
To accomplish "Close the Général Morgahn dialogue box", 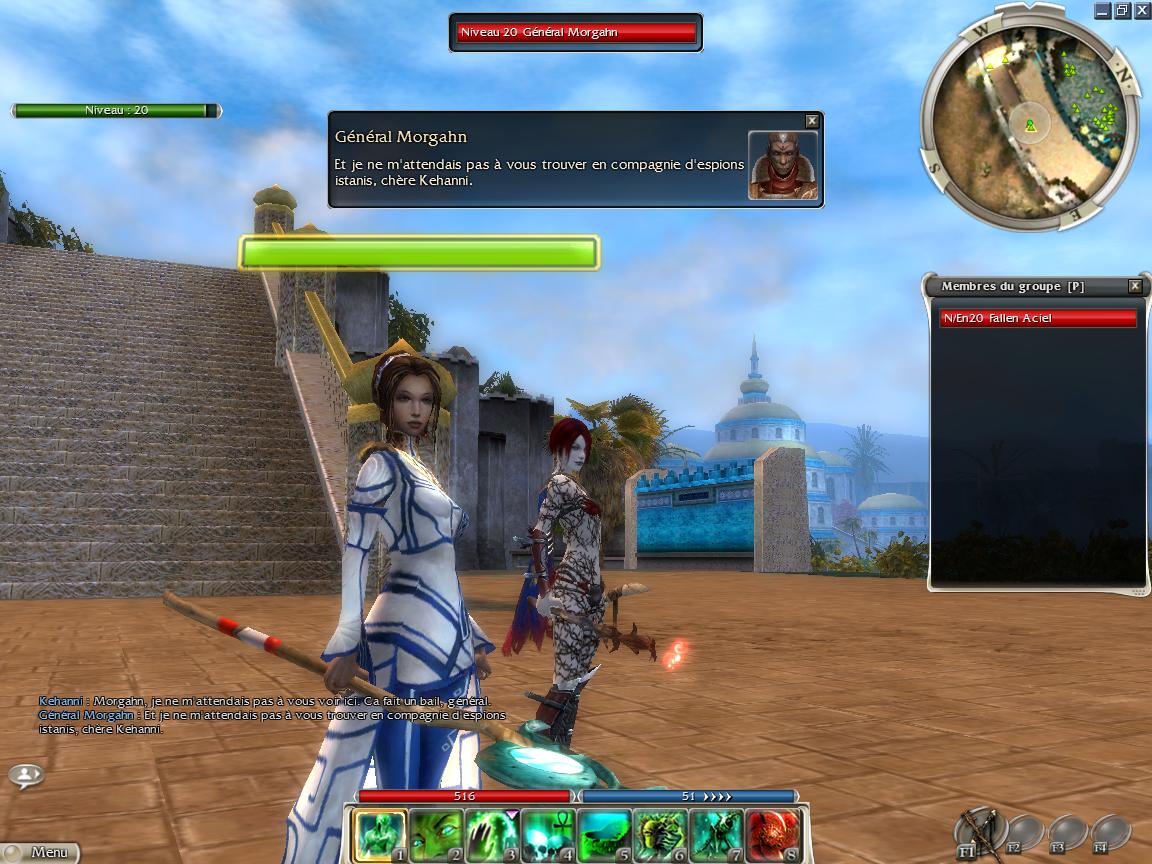I will 812,121.
